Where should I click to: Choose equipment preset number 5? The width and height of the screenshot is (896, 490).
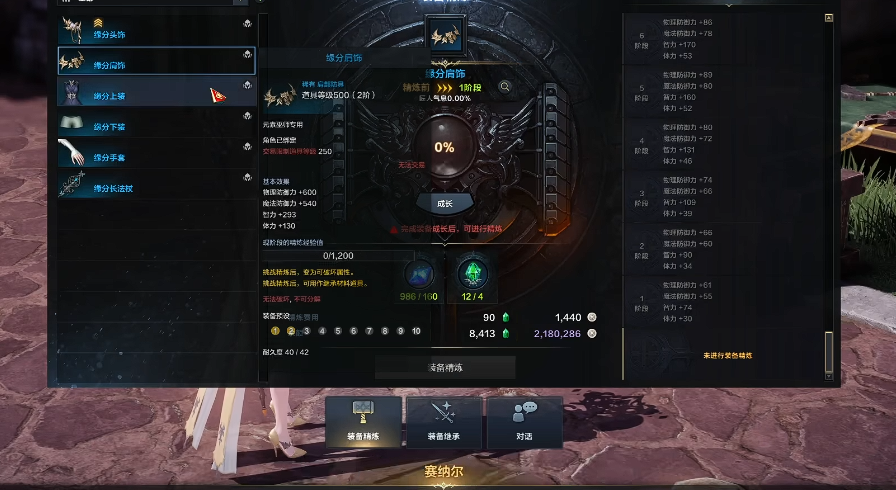coord(338,331)
